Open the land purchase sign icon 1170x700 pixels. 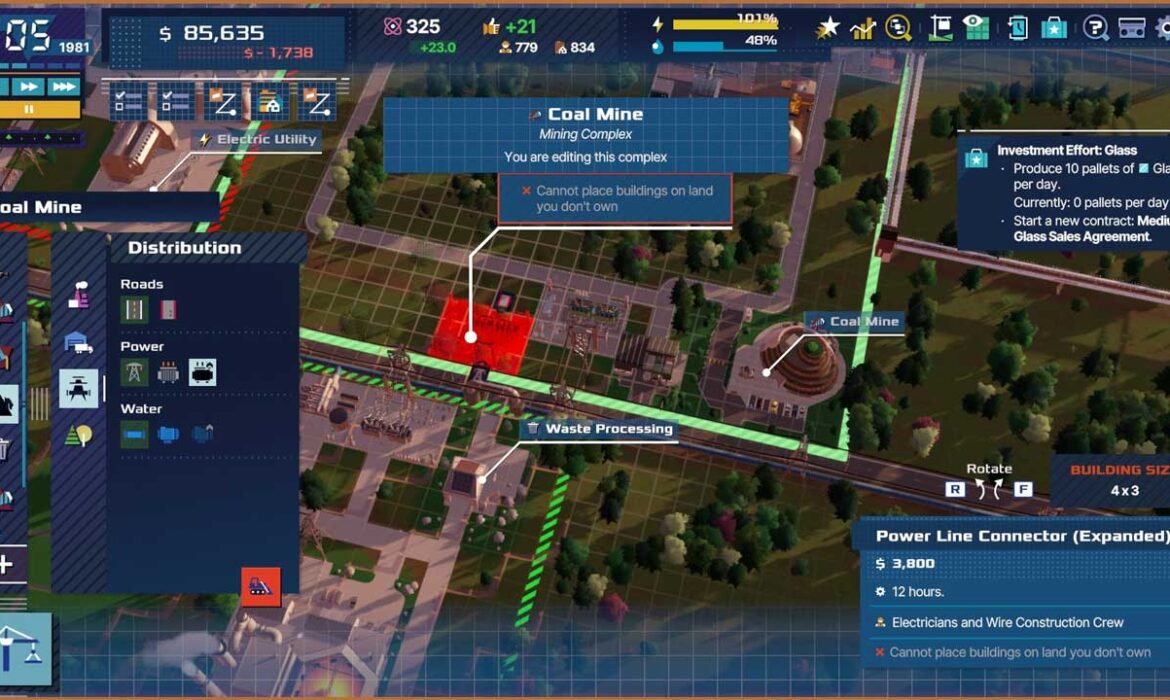940,28
